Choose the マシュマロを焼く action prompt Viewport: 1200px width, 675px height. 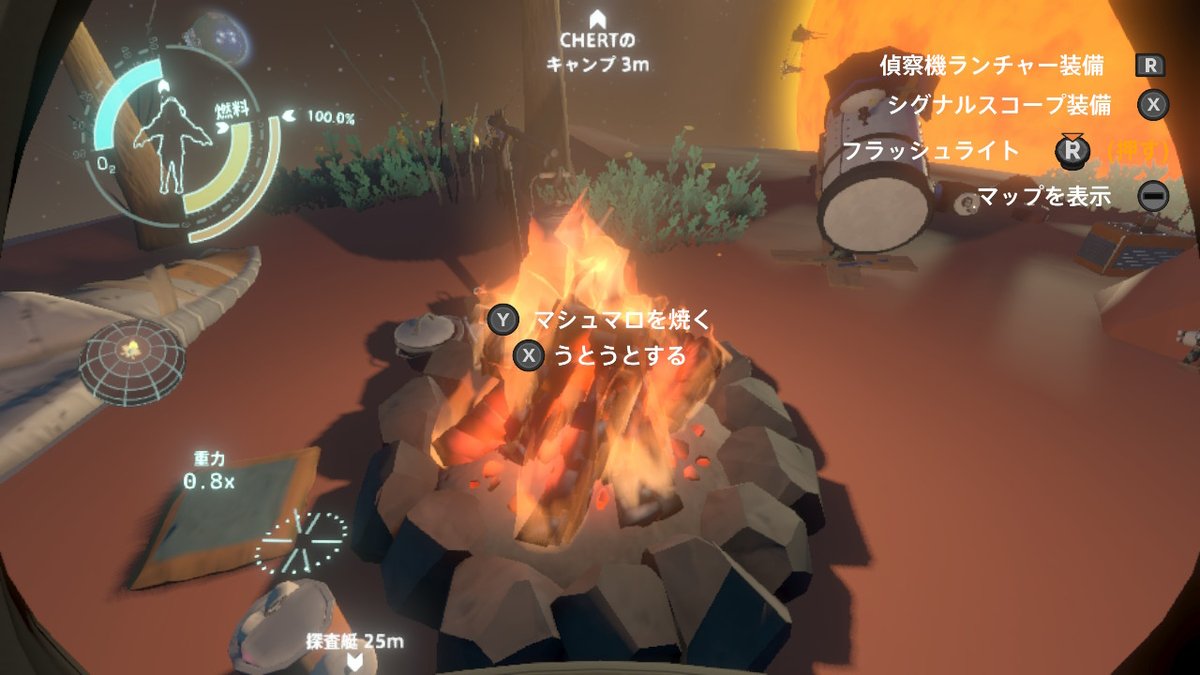tap(620, 320)
